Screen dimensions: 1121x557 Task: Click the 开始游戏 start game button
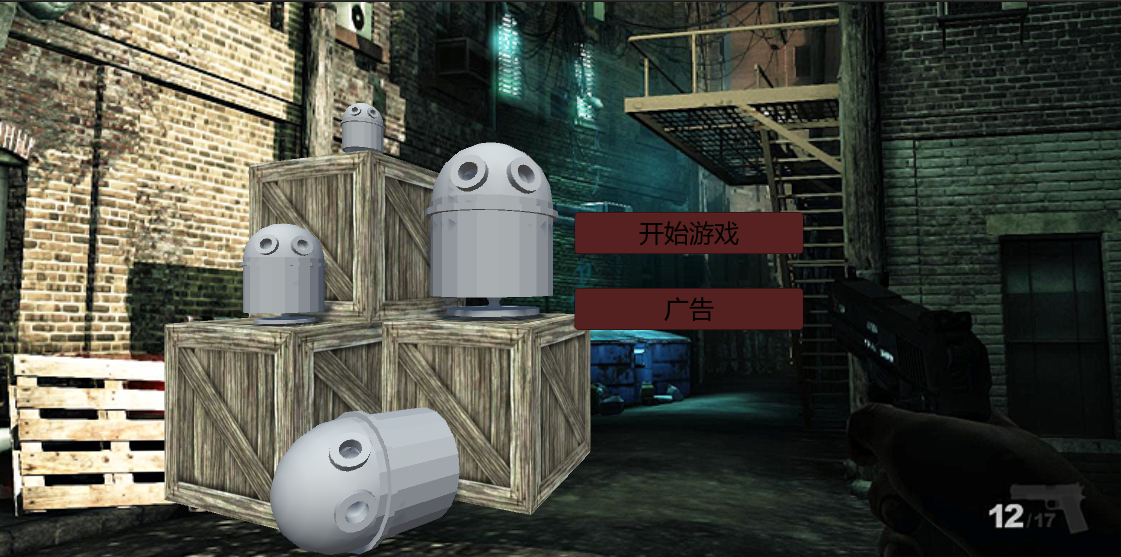tap(688, 234)
